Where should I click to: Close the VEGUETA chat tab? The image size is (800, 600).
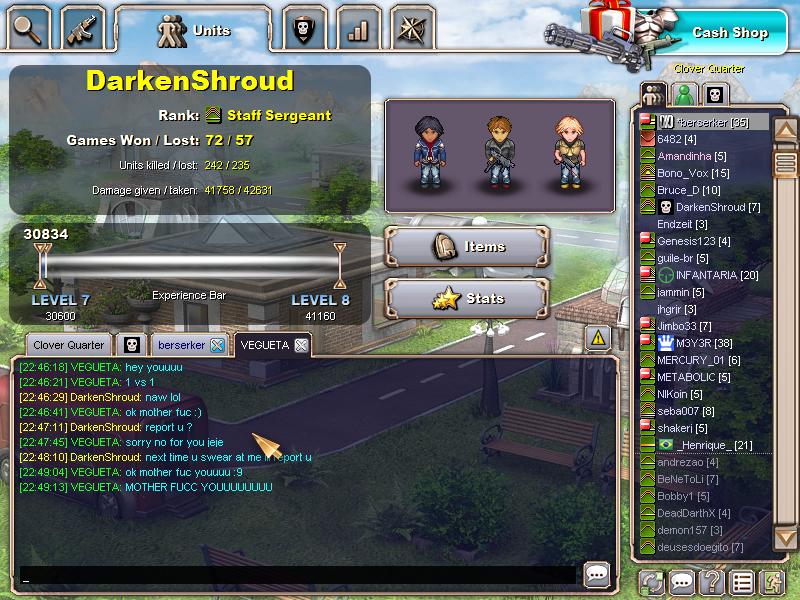[301, 345]
